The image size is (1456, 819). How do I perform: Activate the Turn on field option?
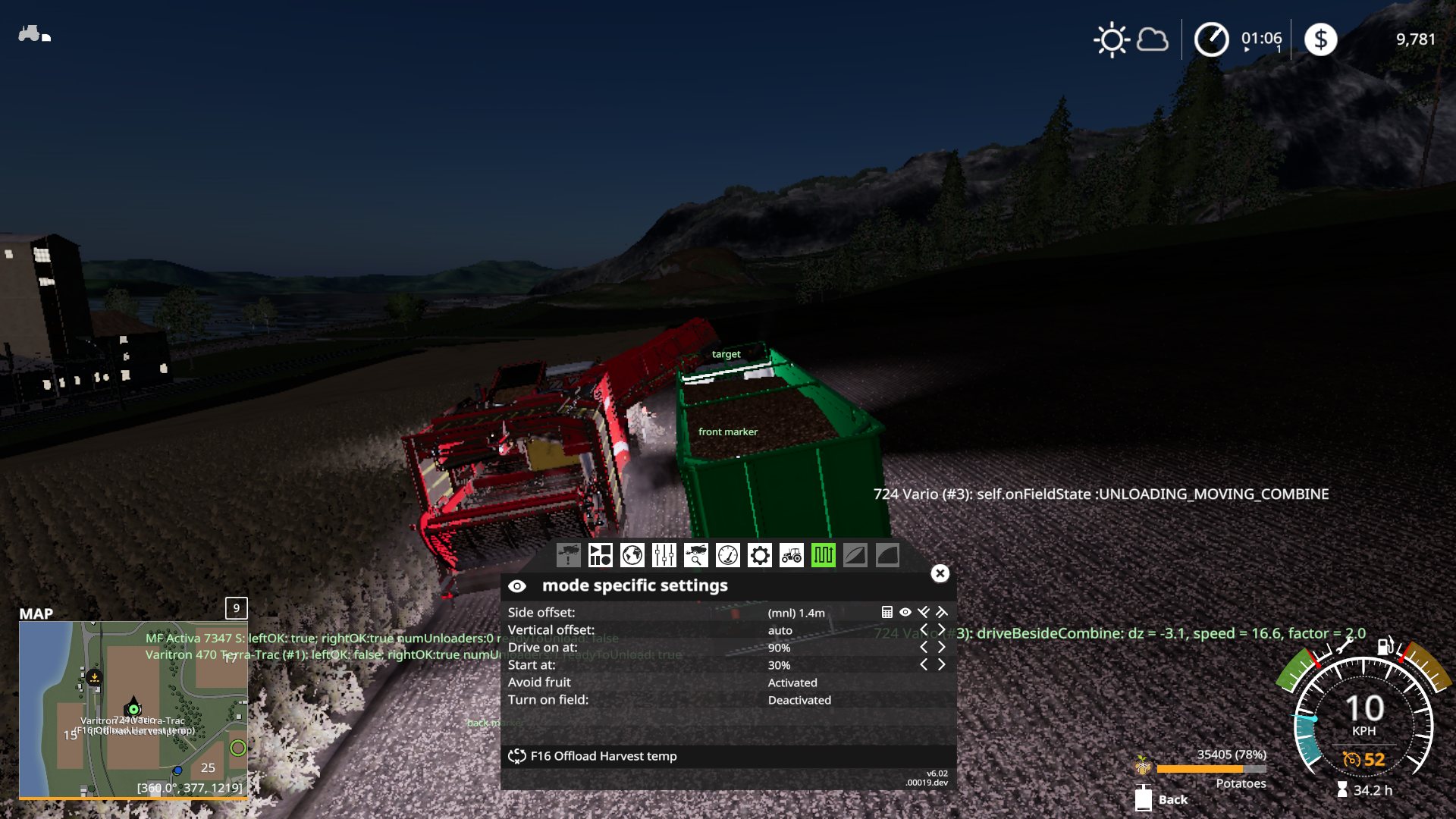tap(799, 700)
